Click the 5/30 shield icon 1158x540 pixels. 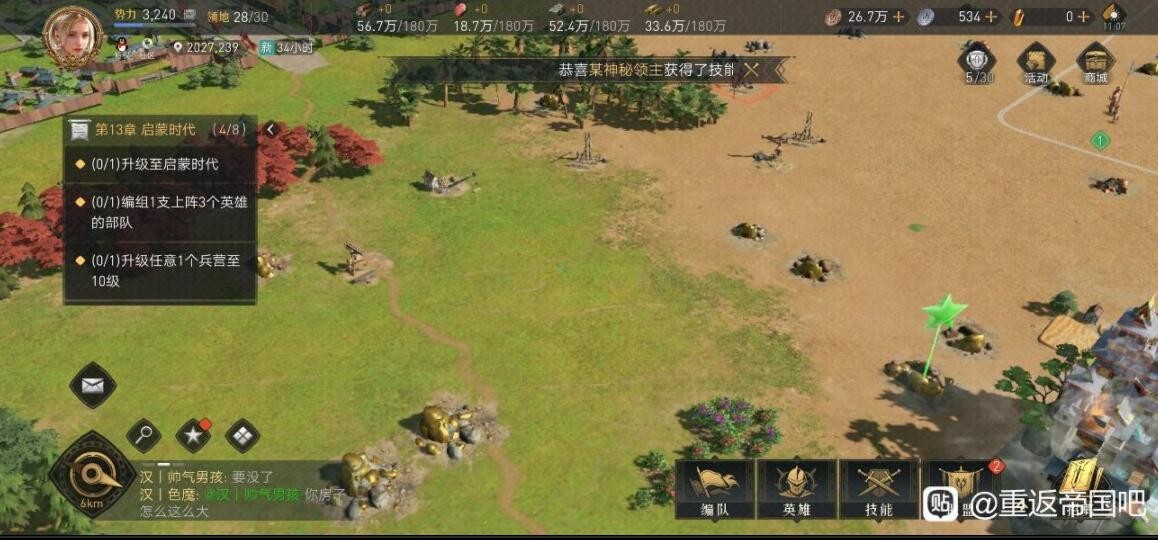coord(977,62)
